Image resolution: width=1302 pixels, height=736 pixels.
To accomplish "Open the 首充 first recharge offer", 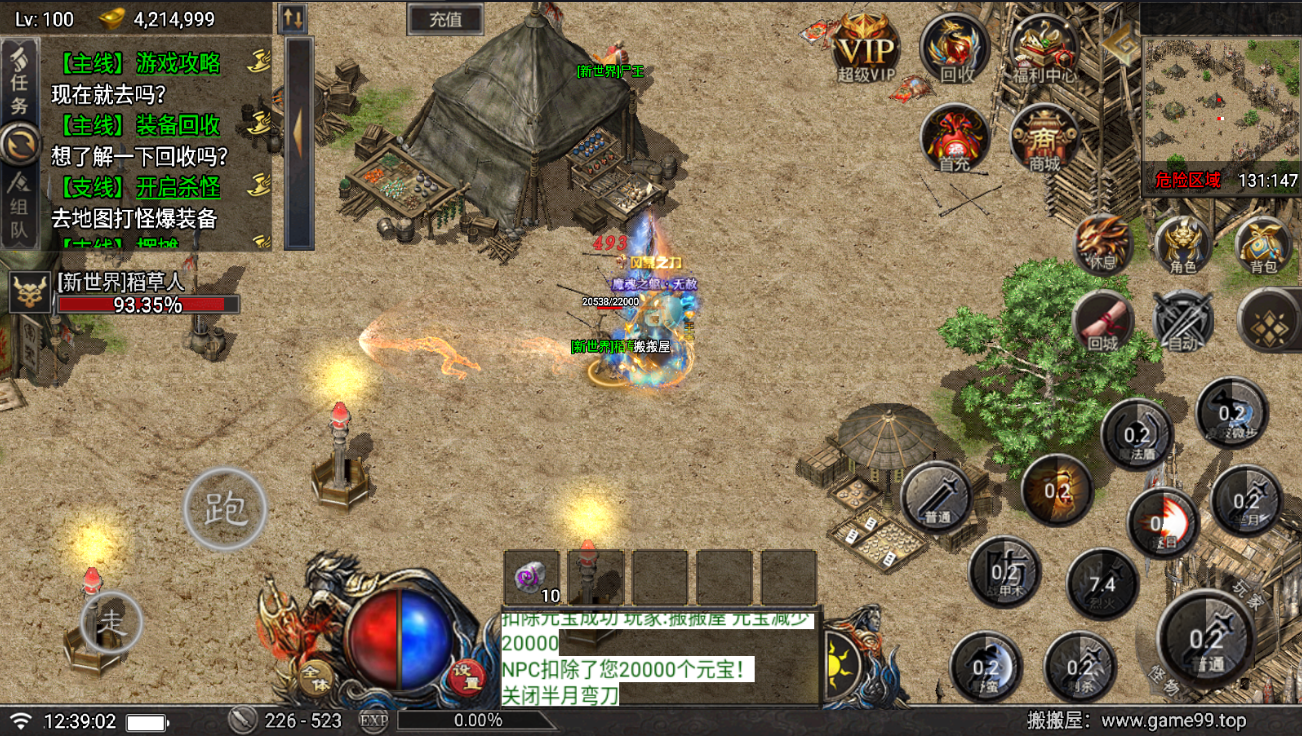I will [954, 137].
